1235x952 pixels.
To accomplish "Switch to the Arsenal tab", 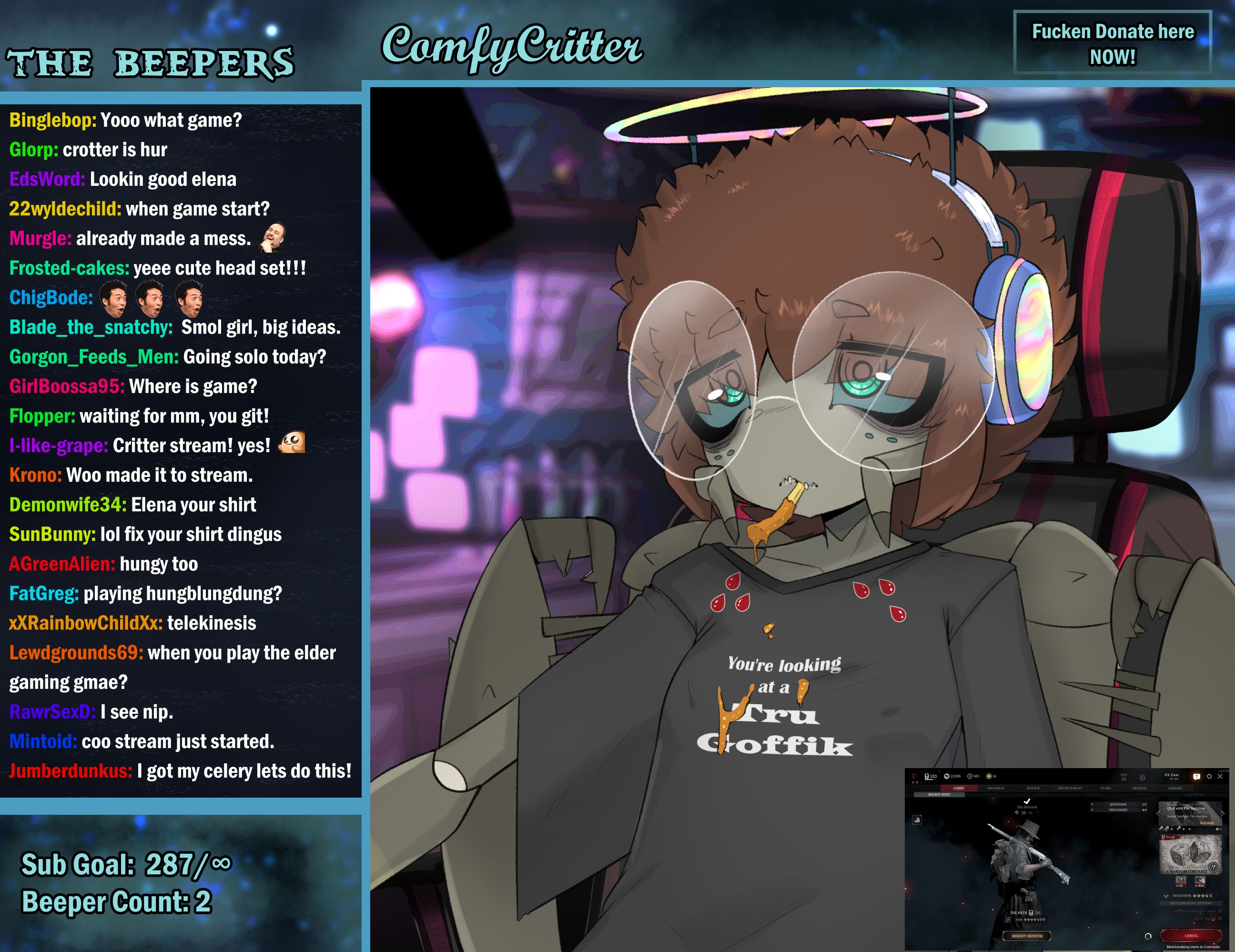I will pyautogui.click(x=1139, y=788).
